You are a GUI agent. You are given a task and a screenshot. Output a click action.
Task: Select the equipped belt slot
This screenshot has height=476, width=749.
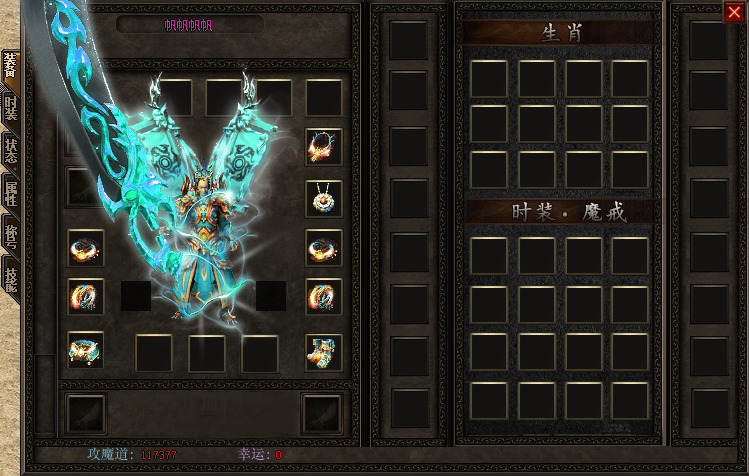pos(86,350)
